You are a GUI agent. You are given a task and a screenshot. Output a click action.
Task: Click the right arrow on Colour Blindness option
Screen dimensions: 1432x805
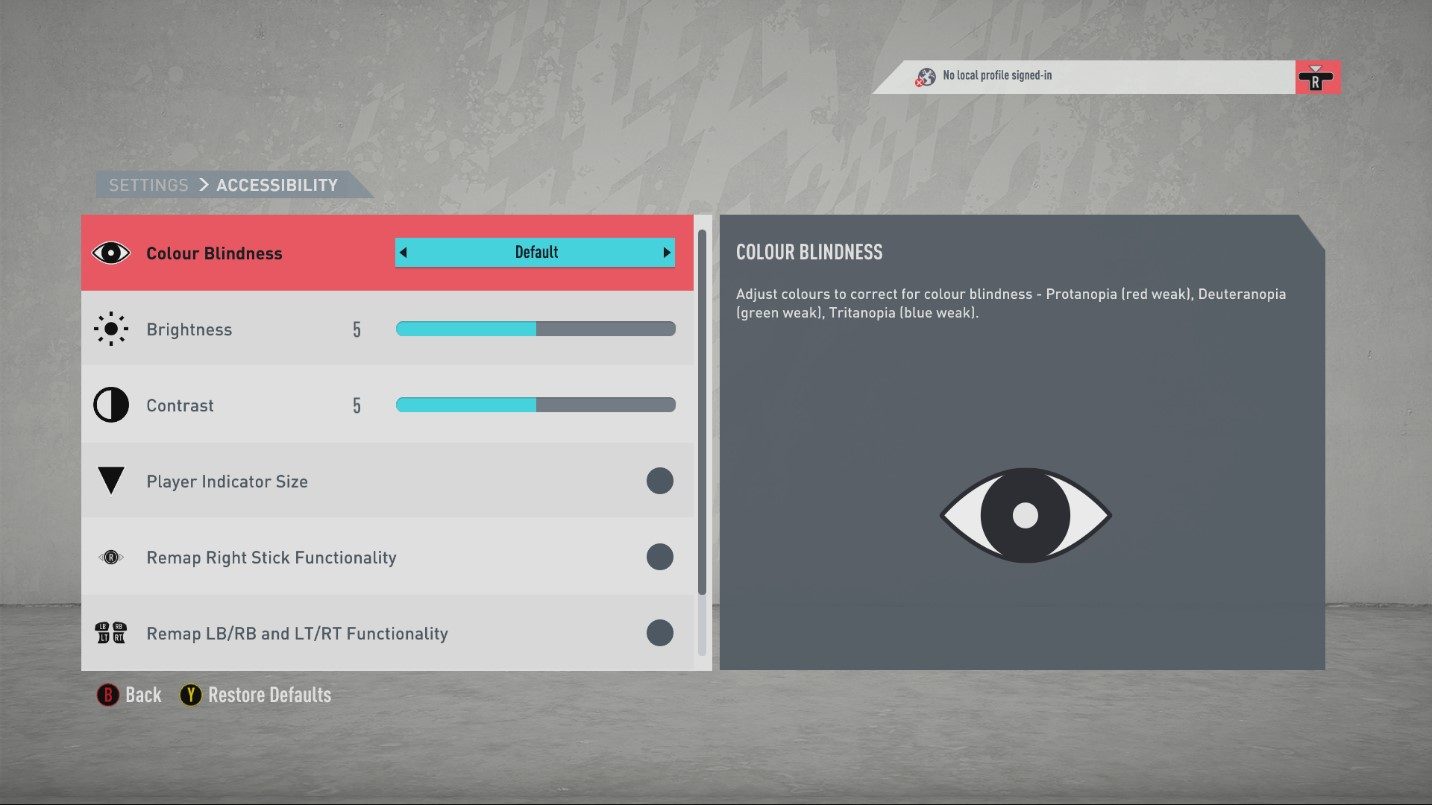[x=667, y=252]
